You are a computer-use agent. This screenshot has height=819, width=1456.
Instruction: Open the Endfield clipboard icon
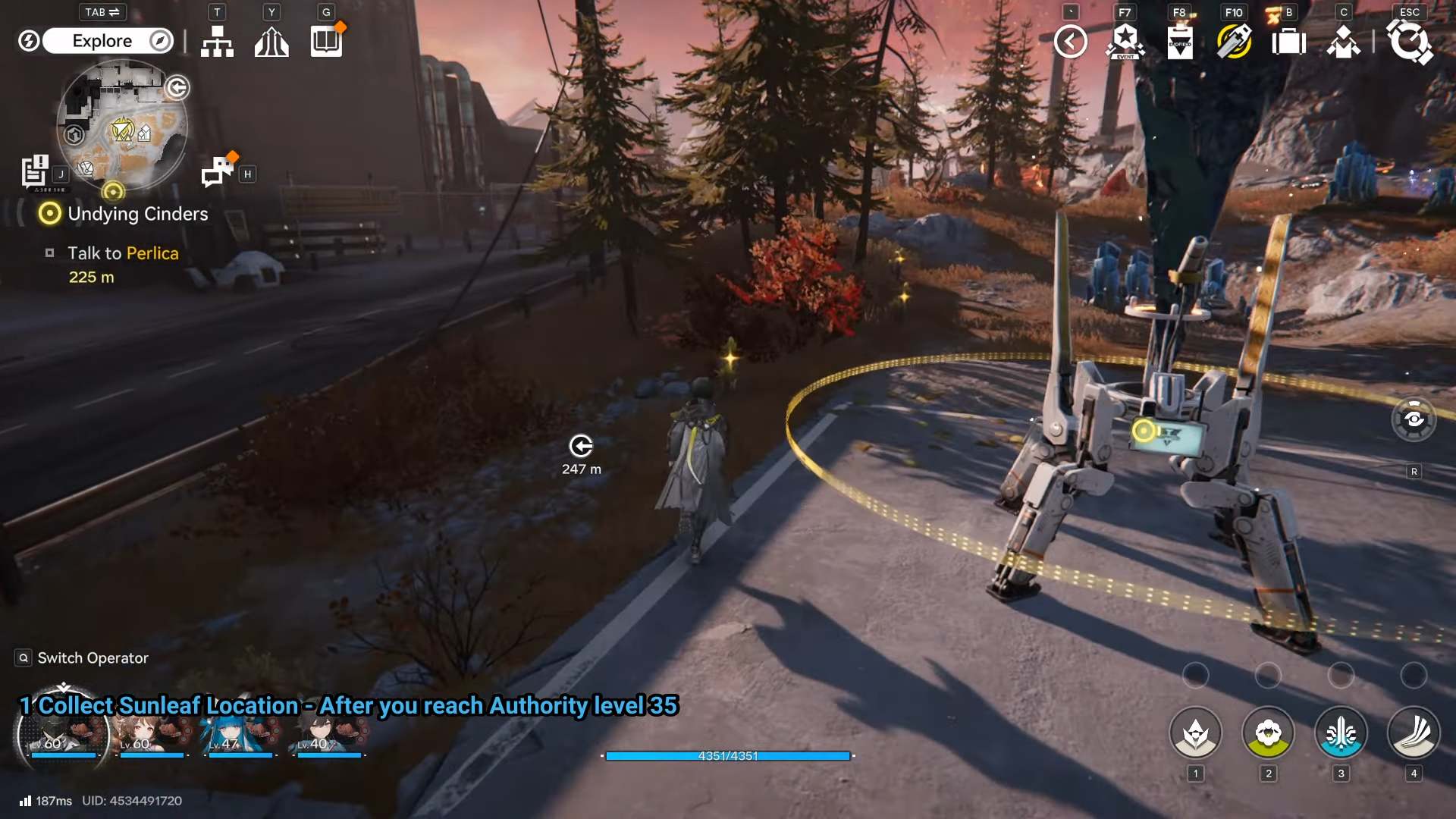[x=1180, y=42]
